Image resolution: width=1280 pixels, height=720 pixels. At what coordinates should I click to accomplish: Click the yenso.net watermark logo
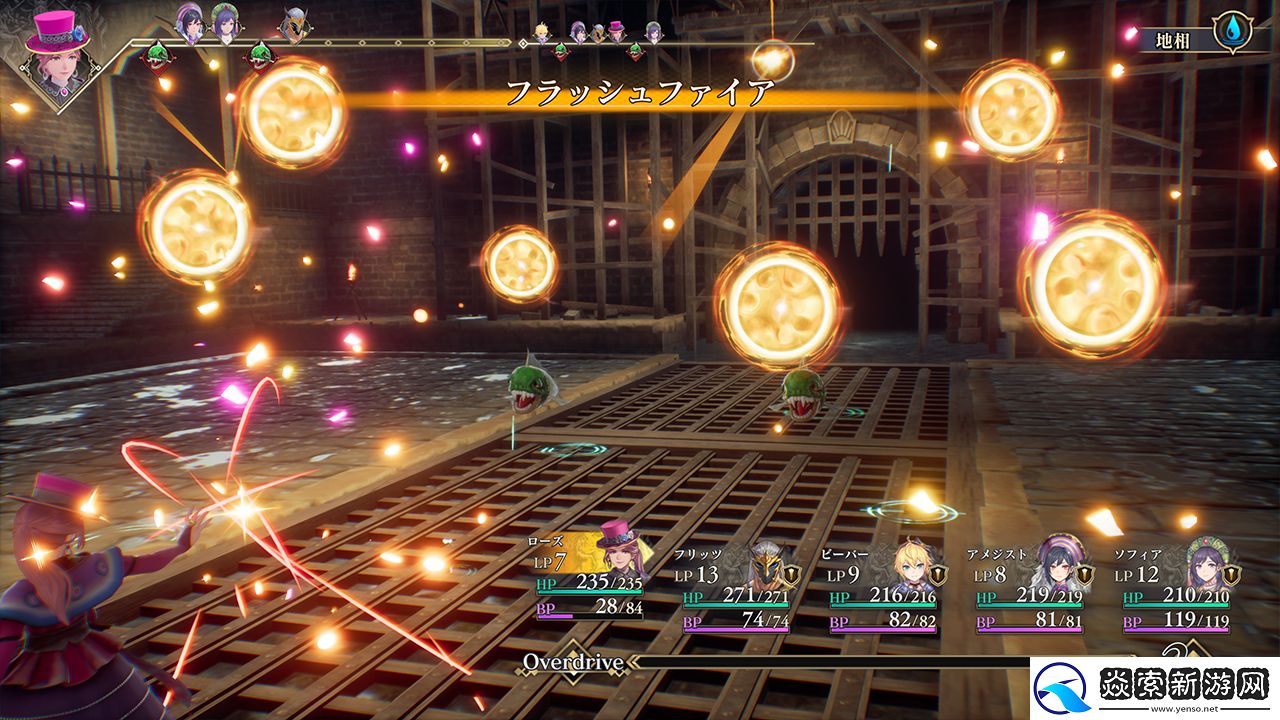pyautogui.click(x=1064, y=689)
